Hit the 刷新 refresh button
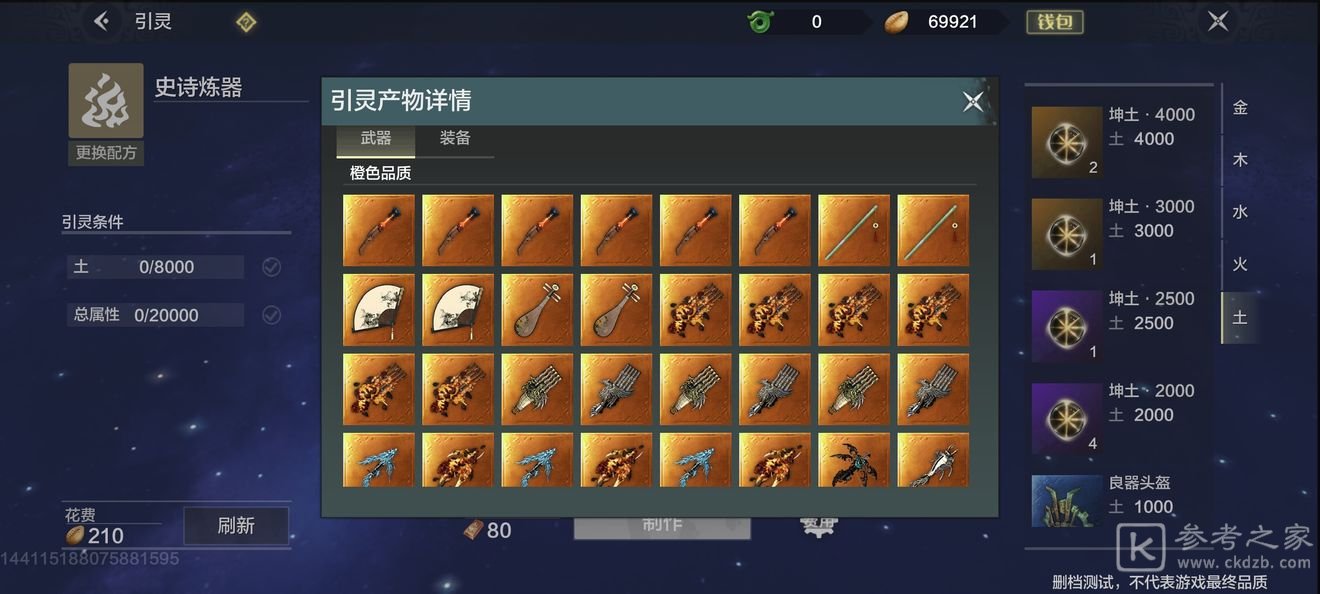This screenshot has width=1320, height=594. (x=236, y=526)
